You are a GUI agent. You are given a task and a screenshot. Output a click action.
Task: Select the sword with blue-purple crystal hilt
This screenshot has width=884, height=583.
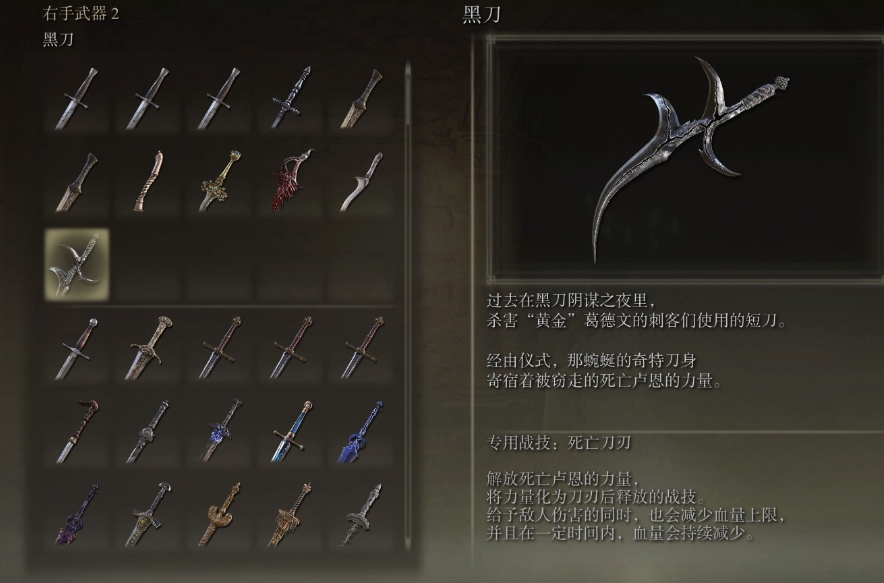click(220, 430)
